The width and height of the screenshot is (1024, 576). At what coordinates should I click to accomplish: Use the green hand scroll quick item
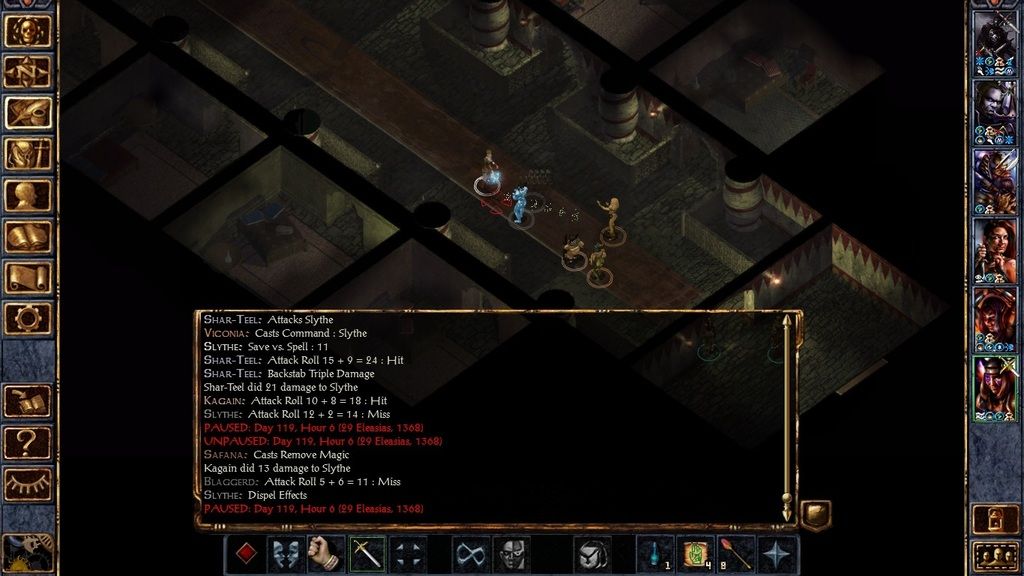(696, 554)
